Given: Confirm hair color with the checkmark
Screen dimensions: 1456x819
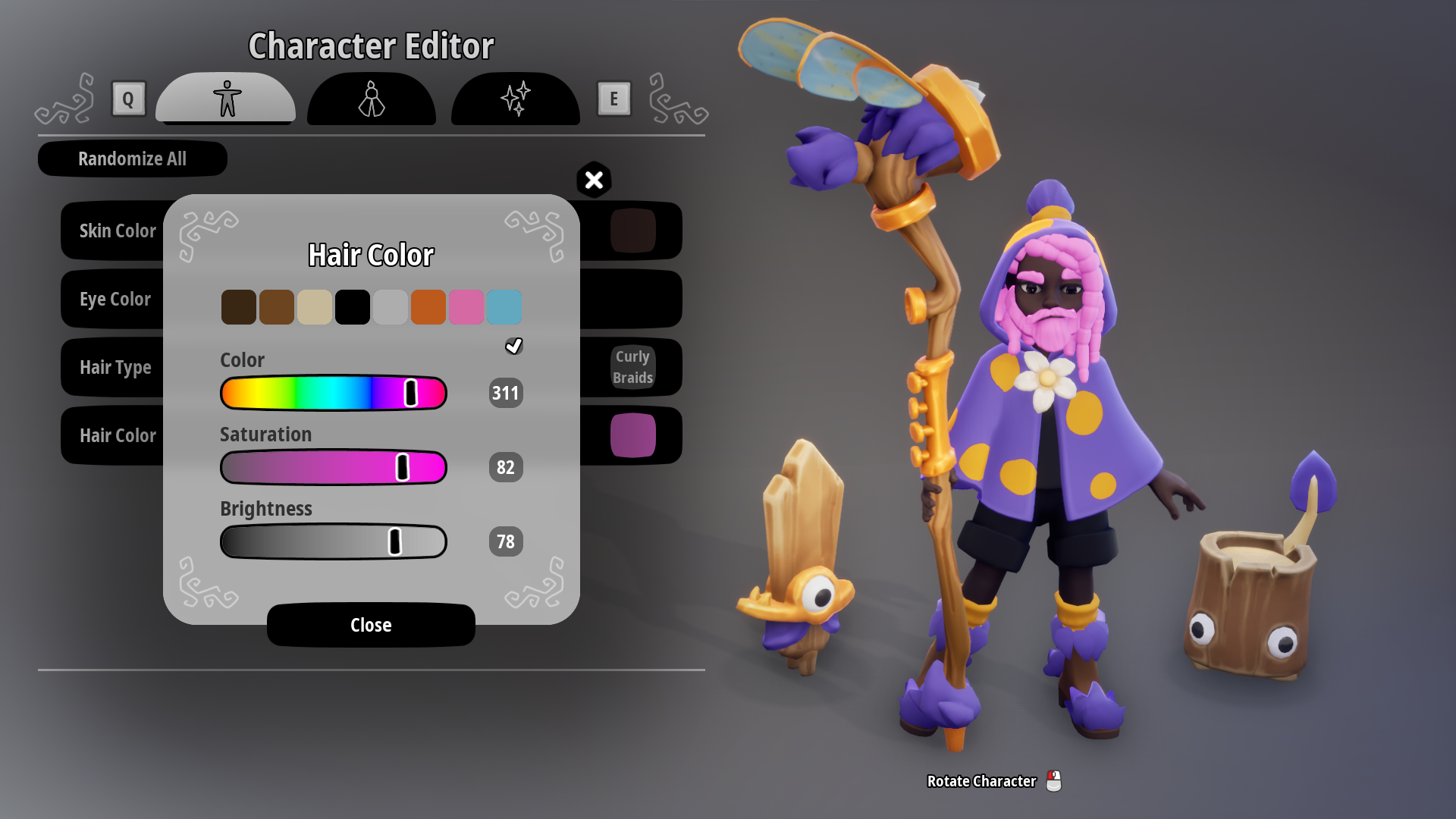Looking at the screenshot, I should point(514,346).
